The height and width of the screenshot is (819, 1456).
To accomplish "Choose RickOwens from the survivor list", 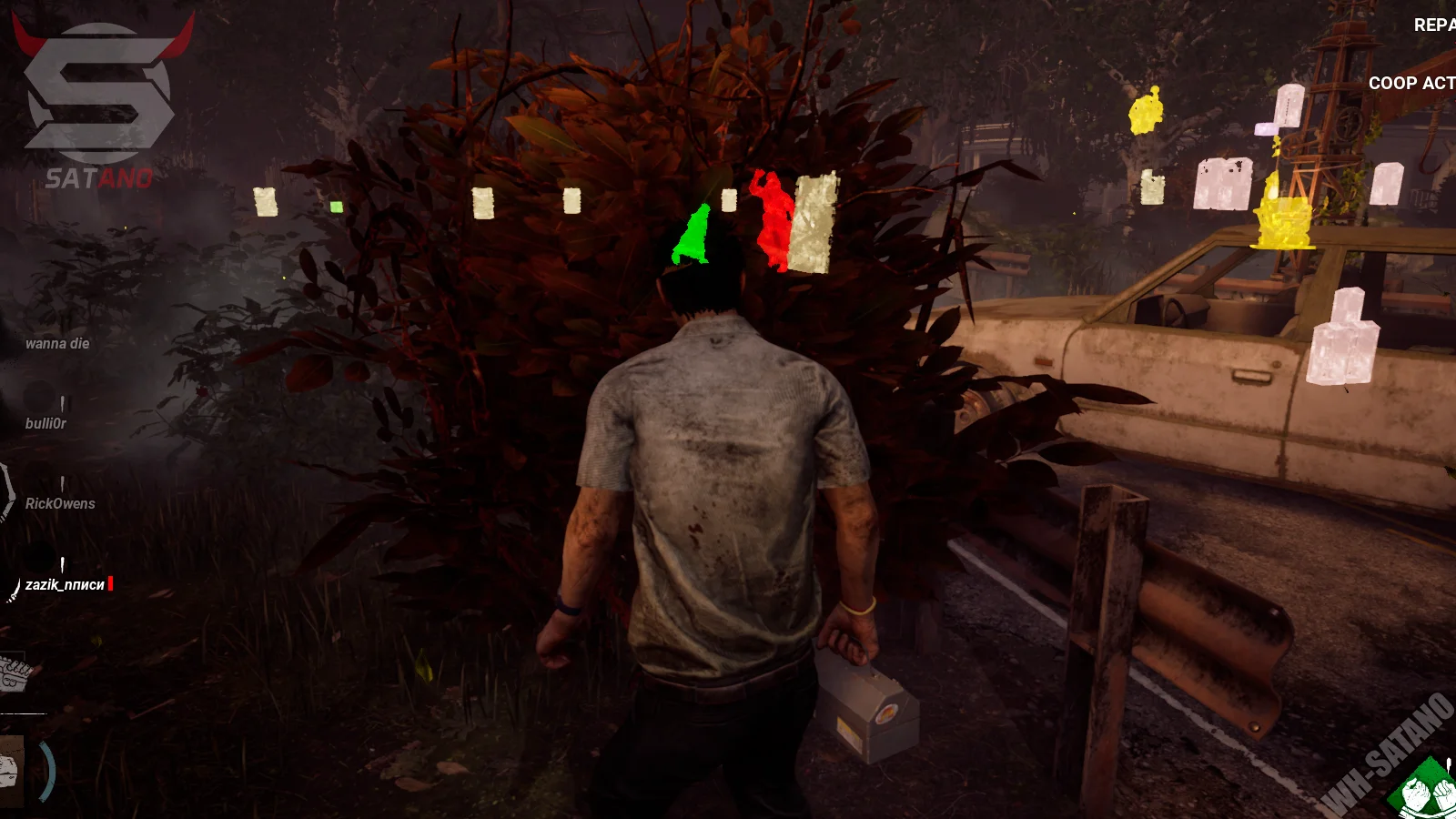I will [x=60, y=503].
